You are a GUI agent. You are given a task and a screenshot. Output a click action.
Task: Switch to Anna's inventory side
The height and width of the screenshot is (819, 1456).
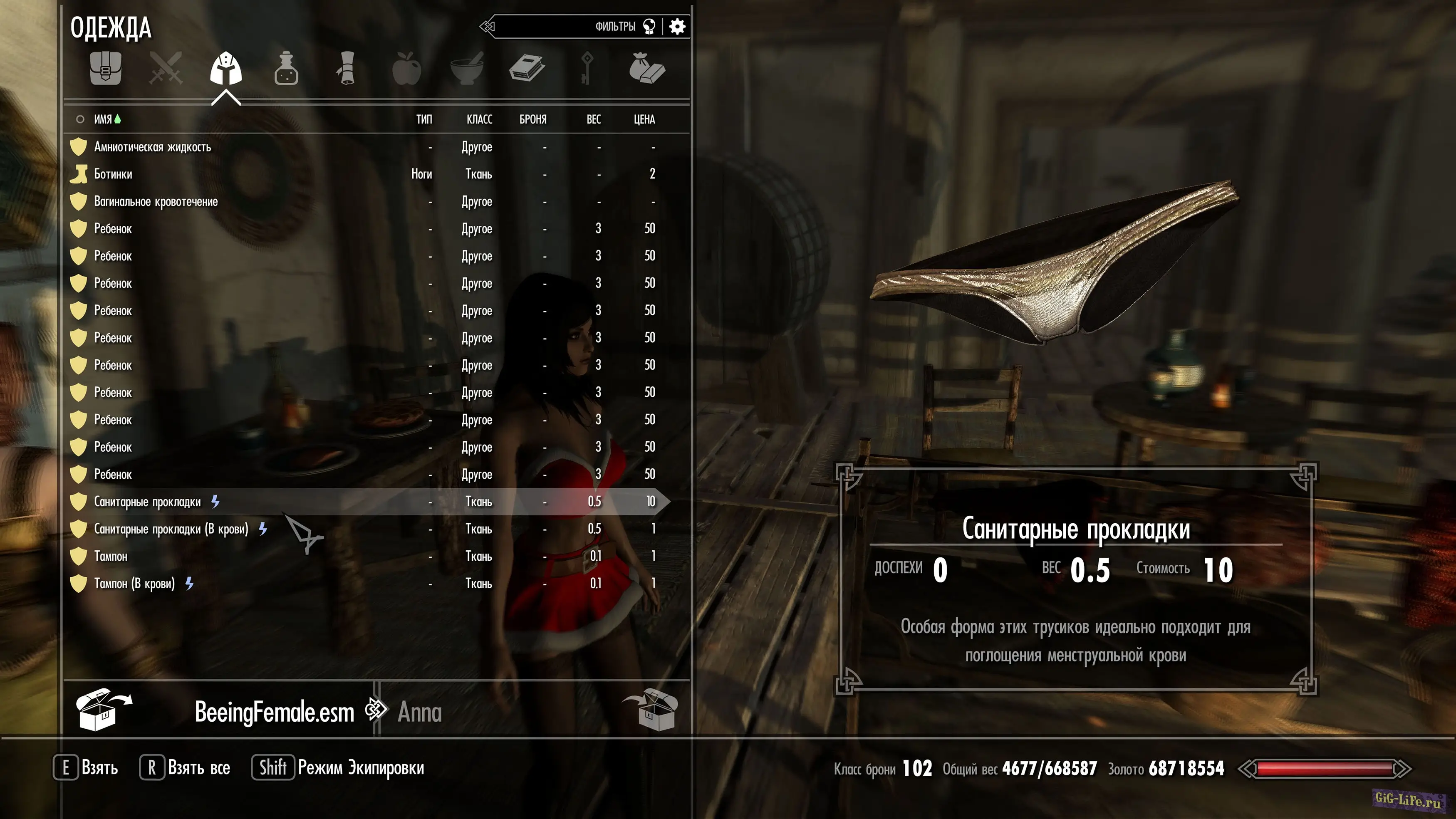tap(419, 712)
